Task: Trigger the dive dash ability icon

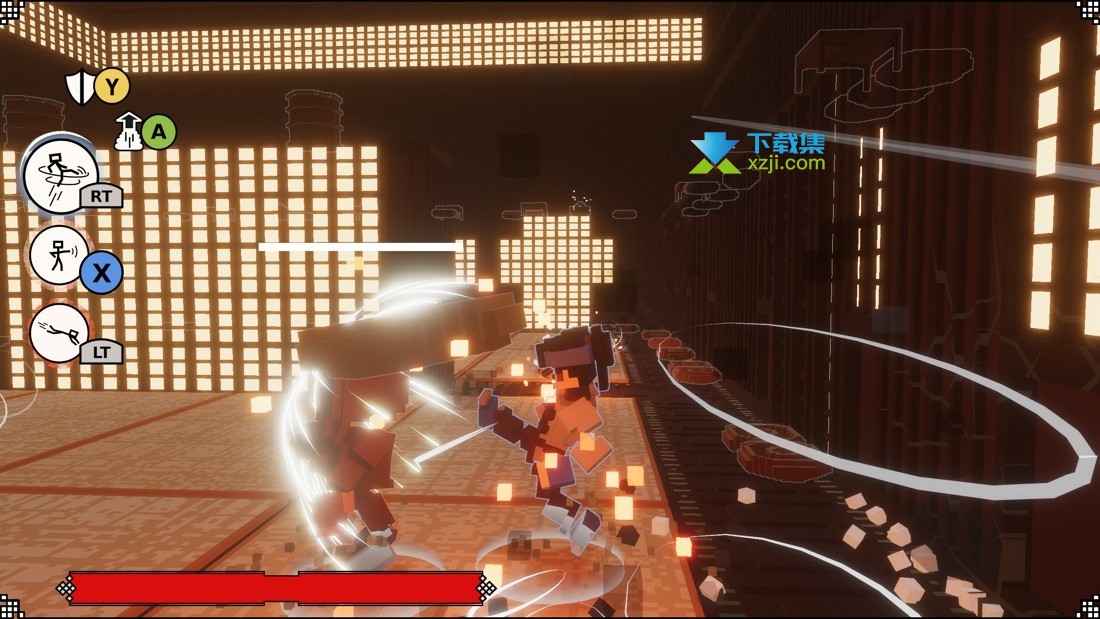Action: coord(59,333)
